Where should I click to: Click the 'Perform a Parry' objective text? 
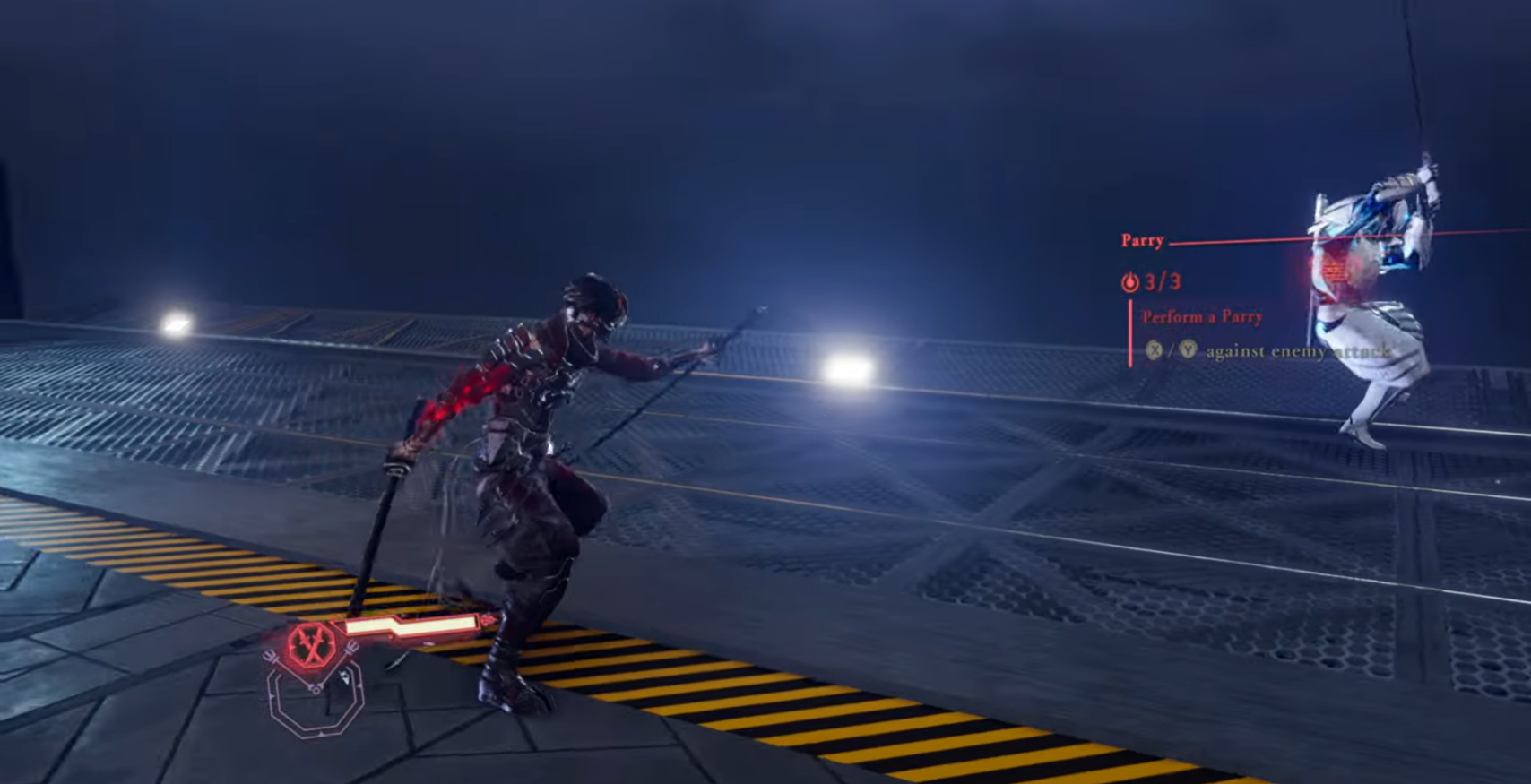click(x=1202, y=316)
